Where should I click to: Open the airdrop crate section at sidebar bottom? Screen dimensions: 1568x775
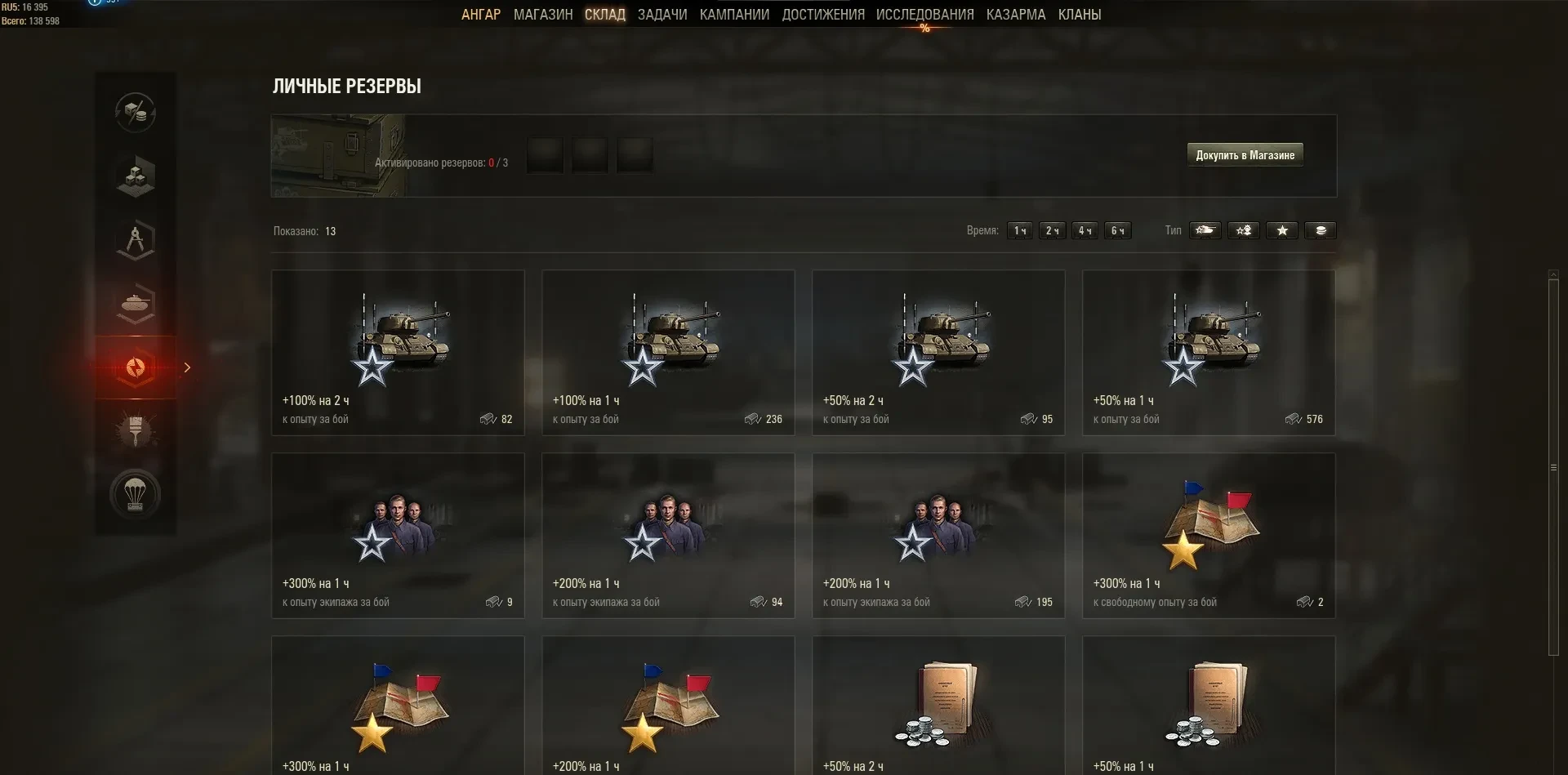click(136, 493)
